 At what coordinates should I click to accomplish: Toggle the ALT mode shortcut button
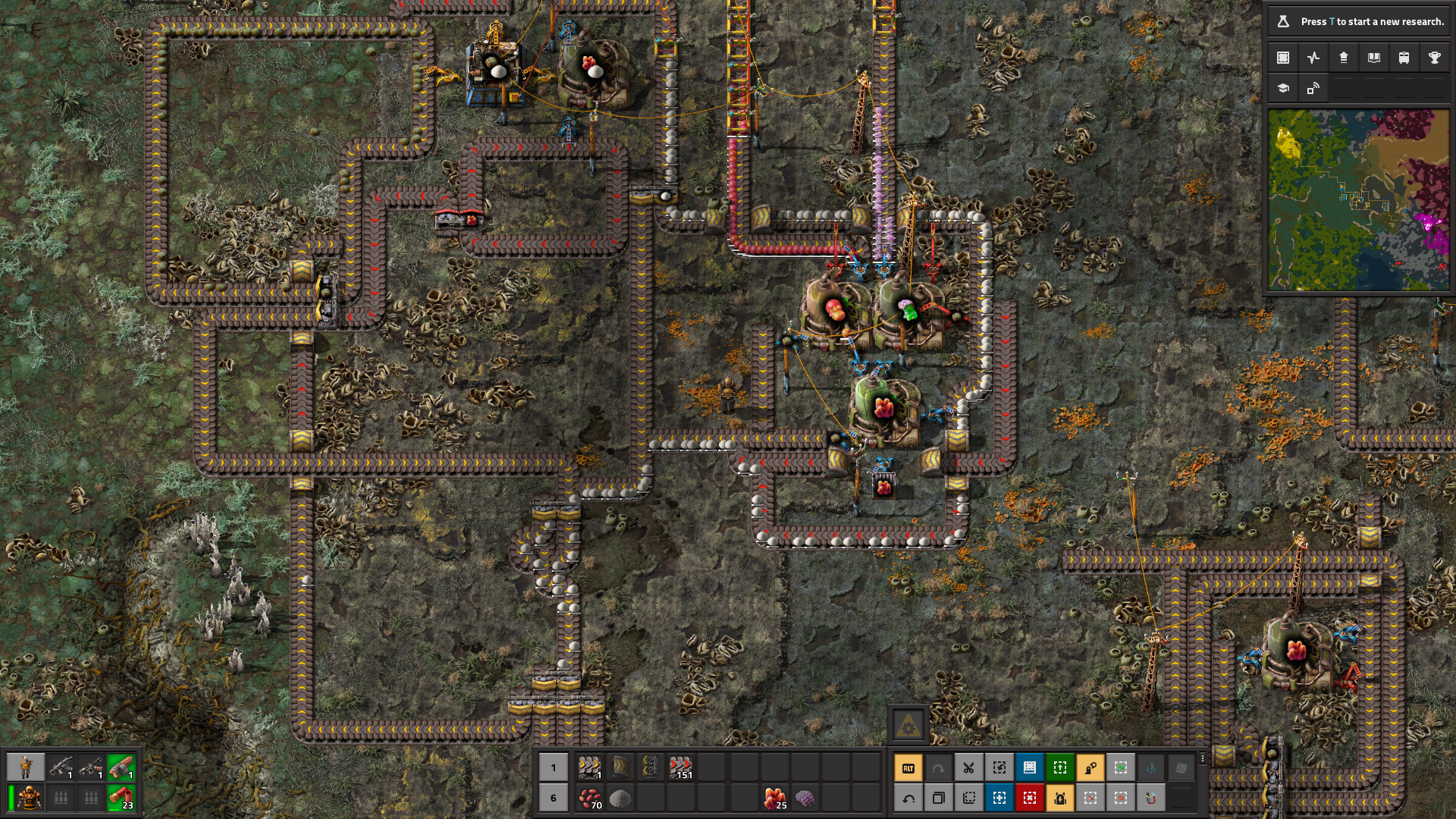[908, 768]
